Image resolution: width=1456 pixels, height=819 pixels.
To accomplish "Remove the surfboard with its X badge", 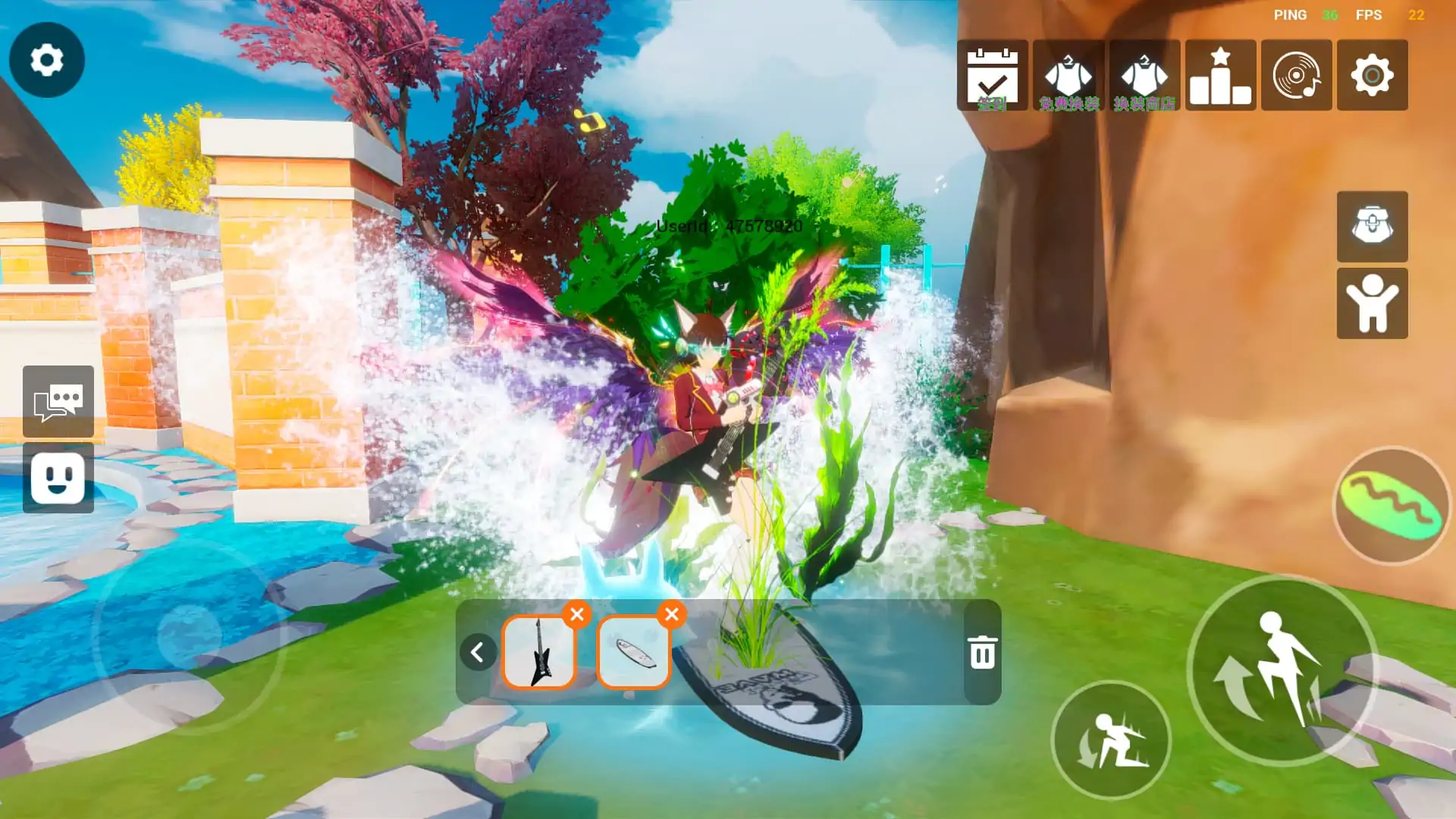I will (672, 614).
